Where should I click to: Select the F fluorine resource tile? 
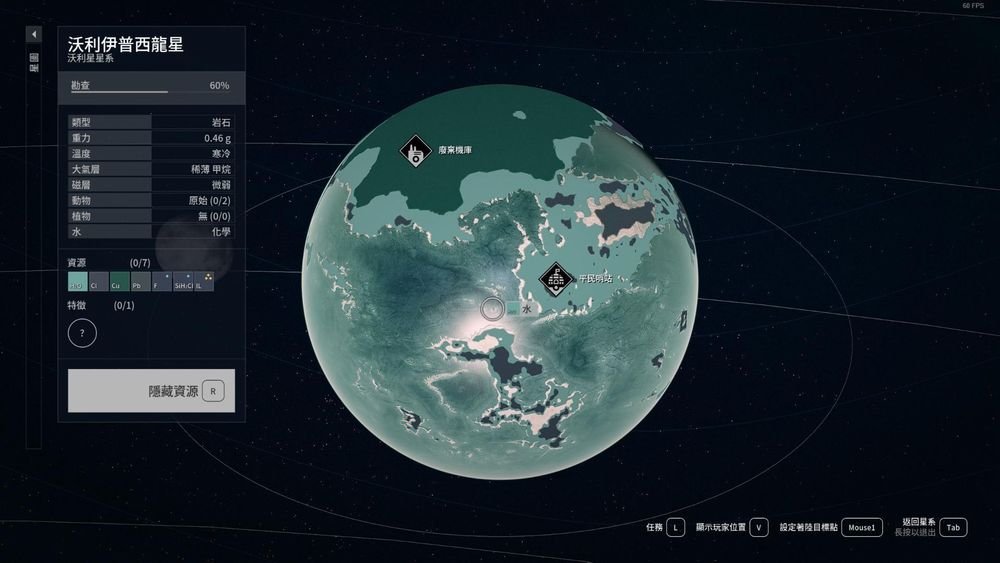[x=161, y=282]
